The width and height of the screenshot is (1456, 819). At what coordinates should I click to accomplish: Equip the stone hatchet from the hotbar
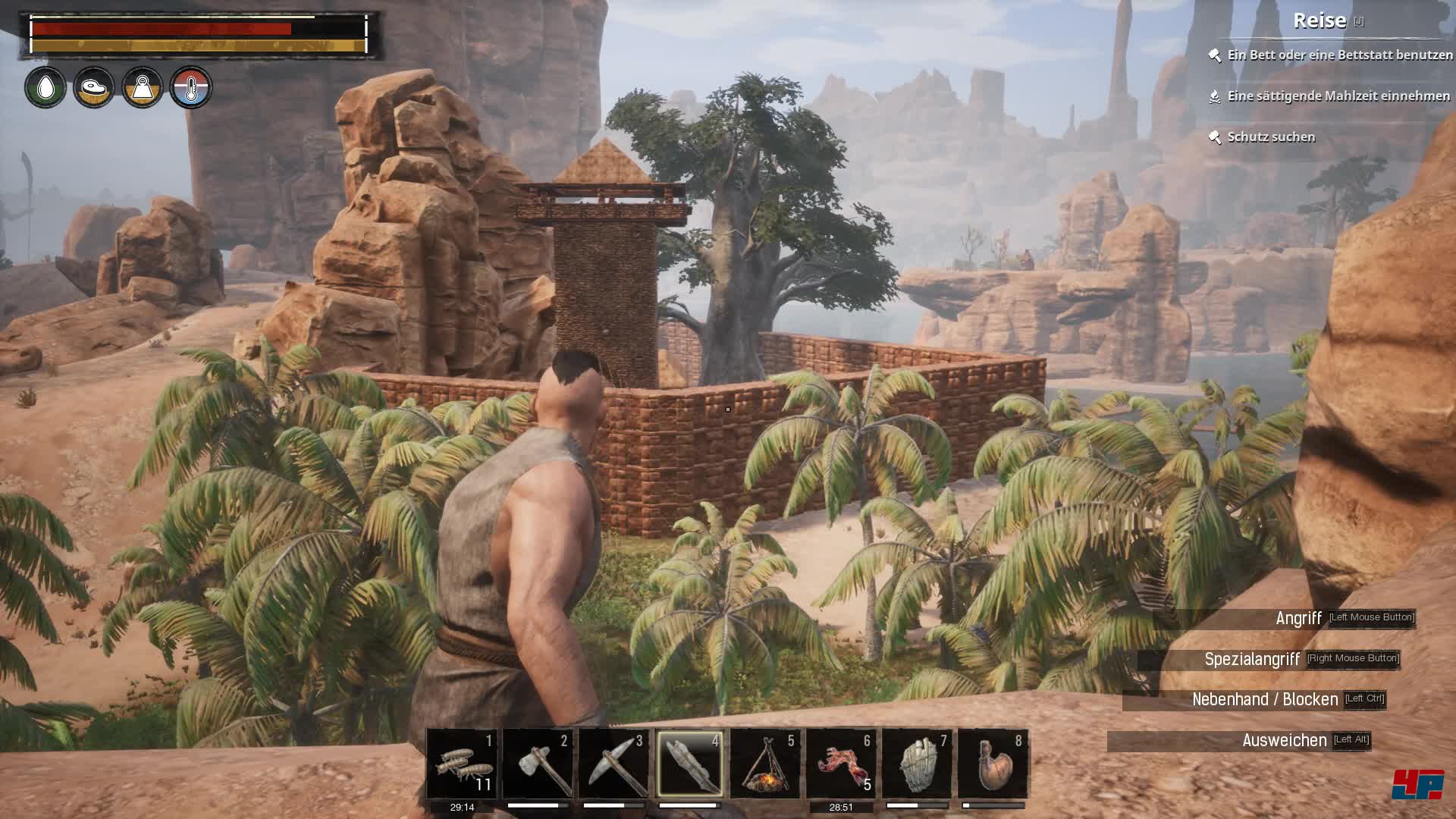pos(538,764)
